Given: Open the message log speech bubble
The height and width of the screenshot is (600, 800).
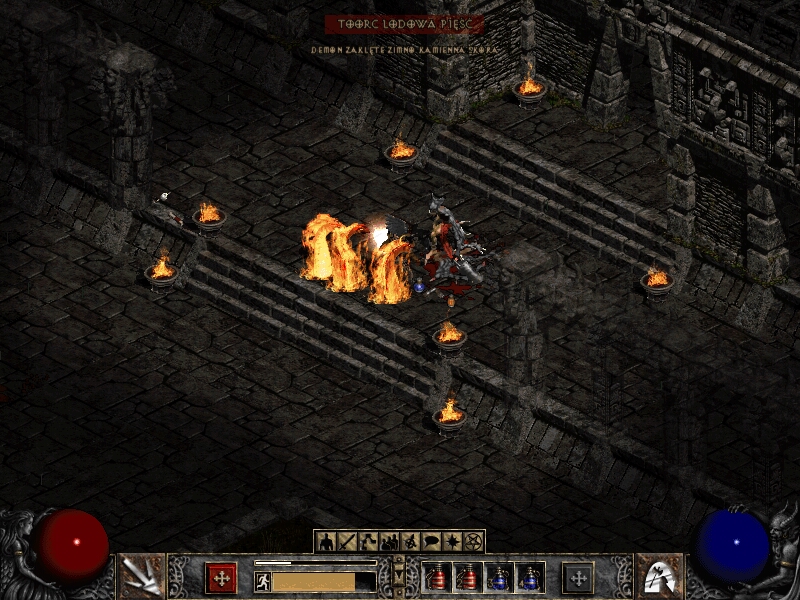Looking at the screenshot, I should [x=431, y=542].
